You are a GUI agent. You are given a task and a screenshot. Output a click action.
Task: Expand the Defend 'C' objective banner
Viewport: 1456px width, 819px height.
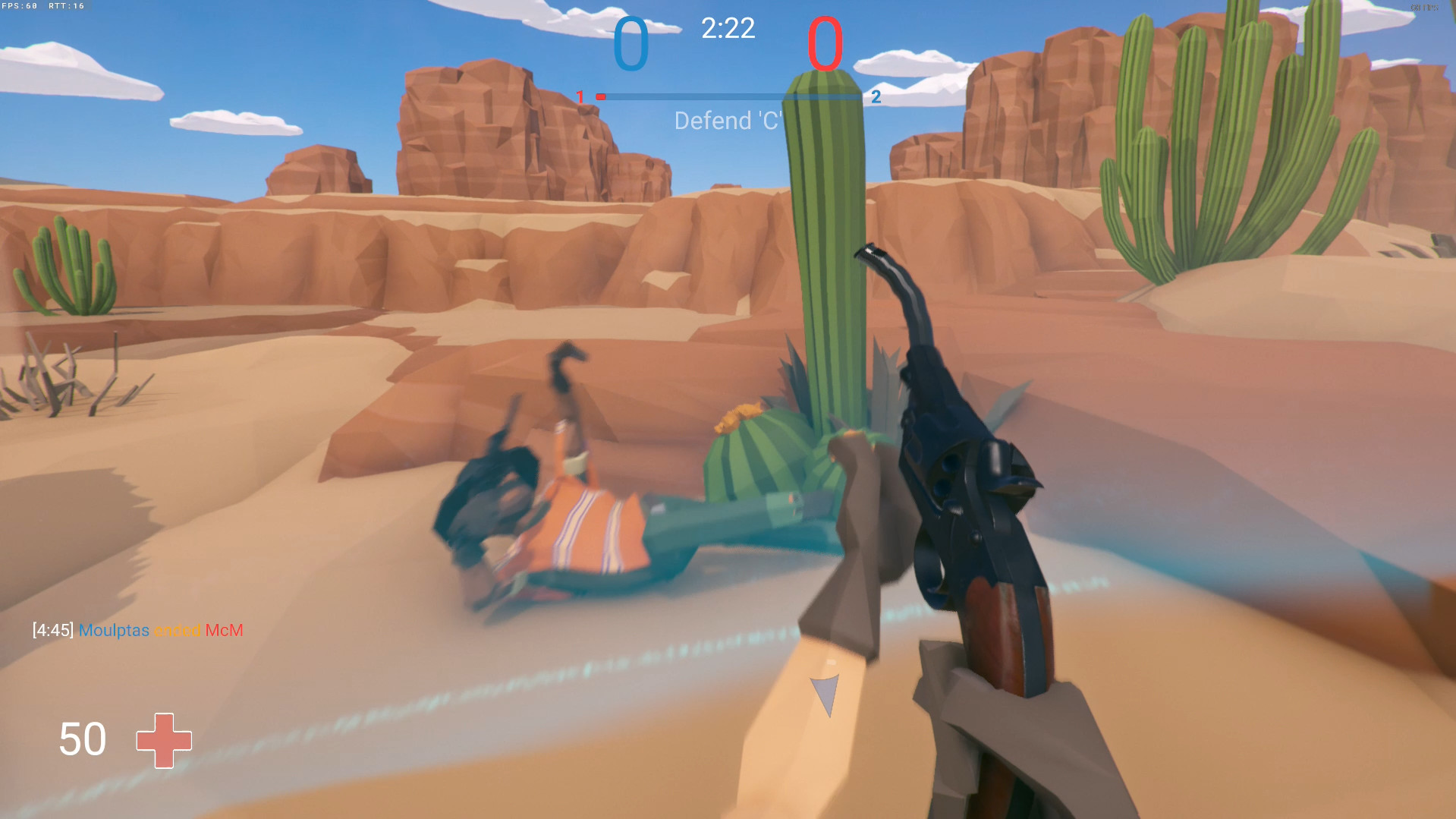tap(730, 120)
